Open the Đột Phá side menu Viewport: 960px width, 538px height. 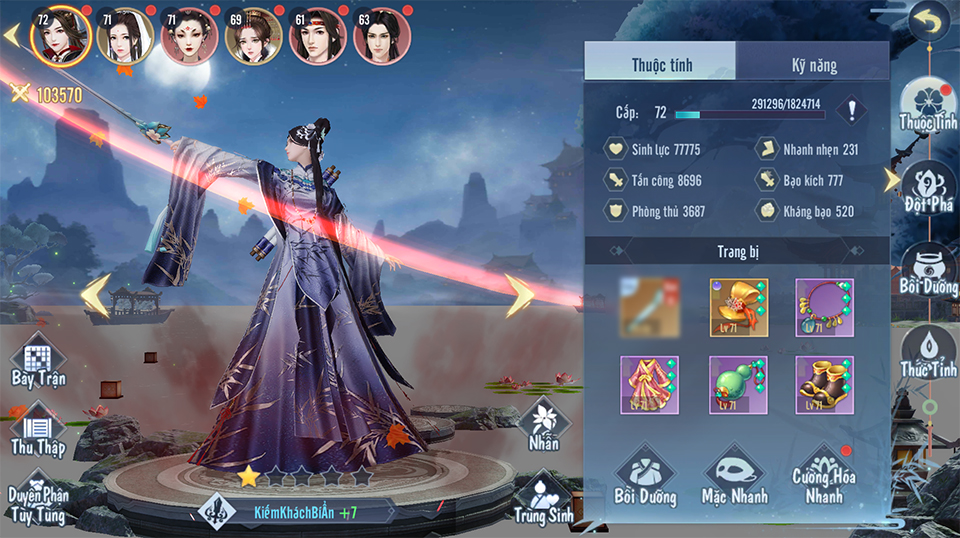[x=927, y=186]
